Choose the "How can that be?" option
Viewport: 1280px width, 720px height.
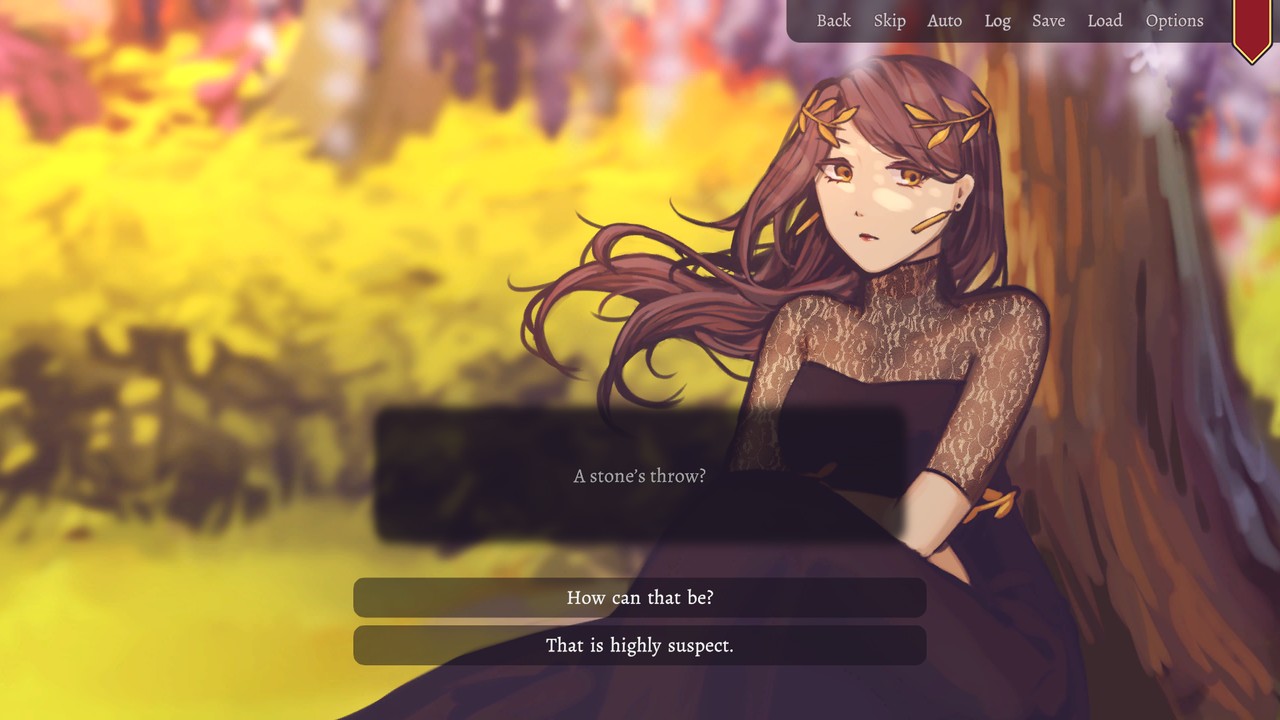click(x=639, y=597)
